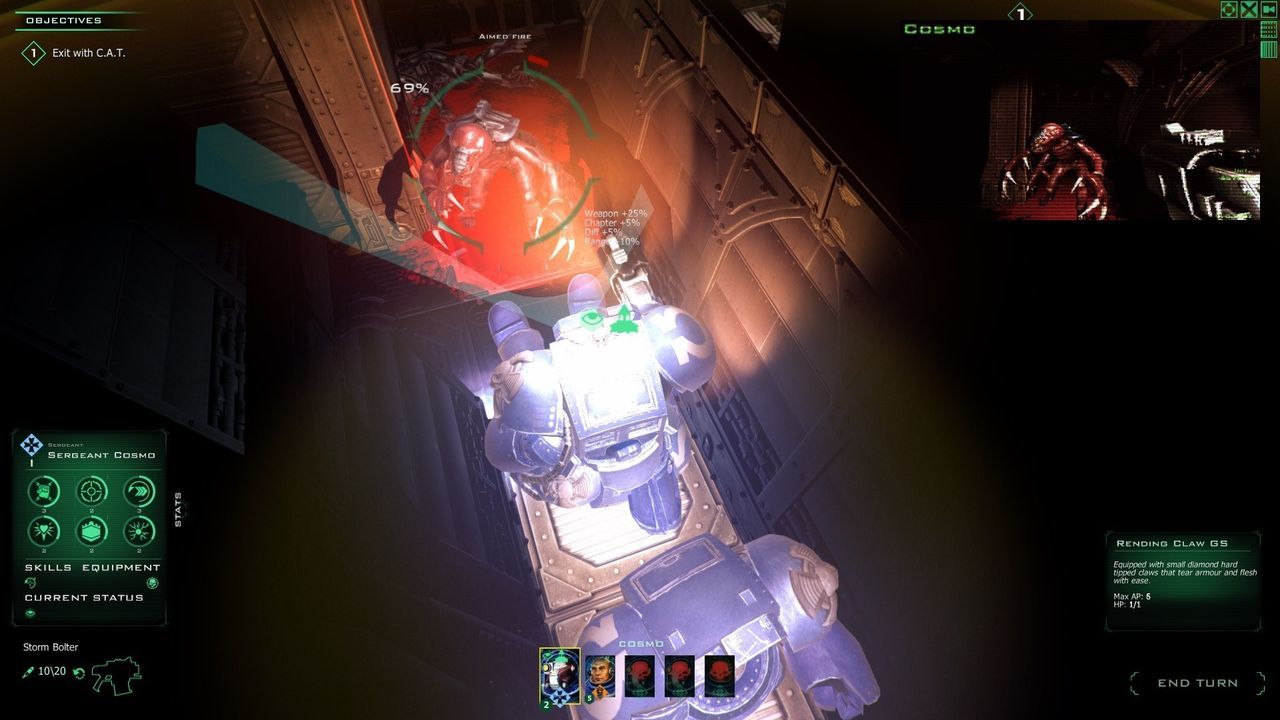
Task: Activate the Aimed Fire crosshair skill
Action: pos(92,491)
